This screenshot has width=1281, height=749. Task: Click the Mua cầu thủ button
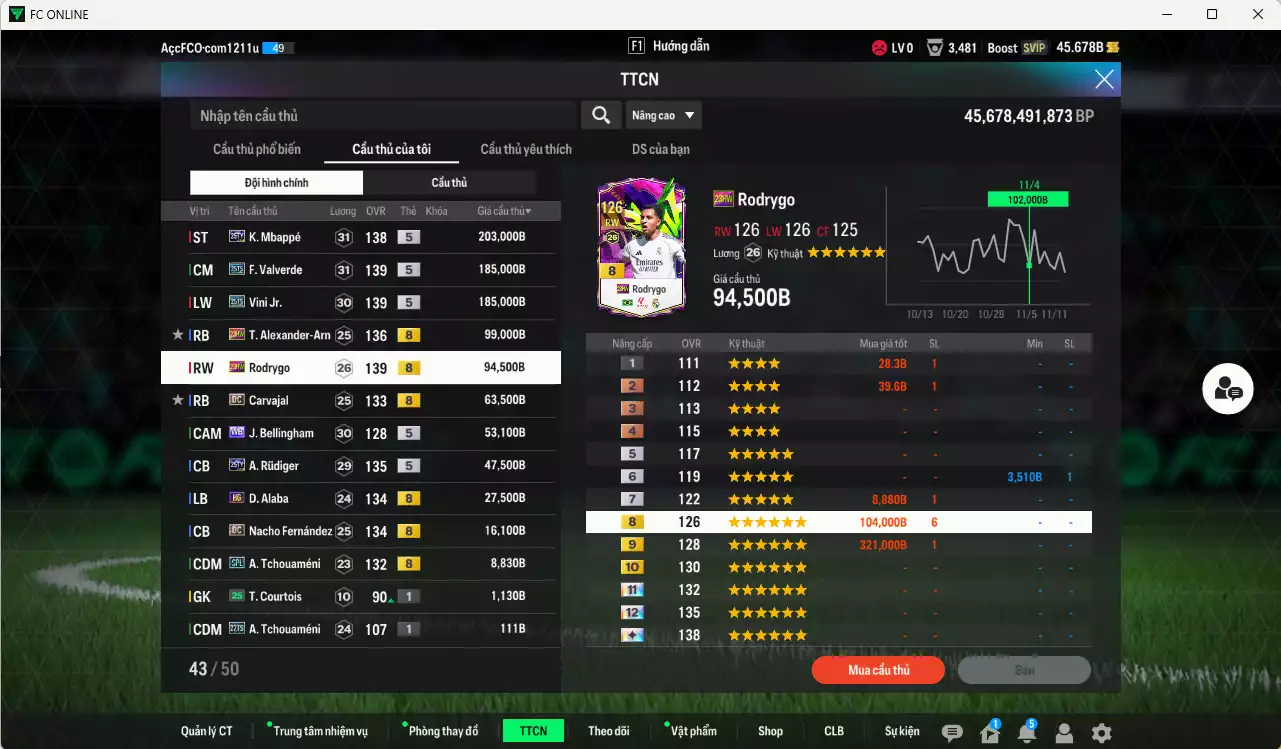pyautogui.click(x=877, y=670)
